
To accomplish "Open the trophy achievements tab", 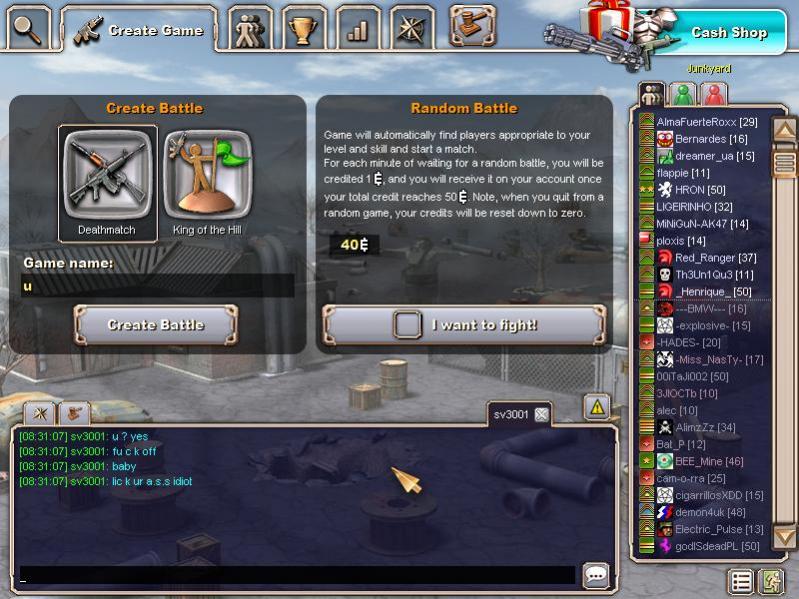I will click(302, 30).
